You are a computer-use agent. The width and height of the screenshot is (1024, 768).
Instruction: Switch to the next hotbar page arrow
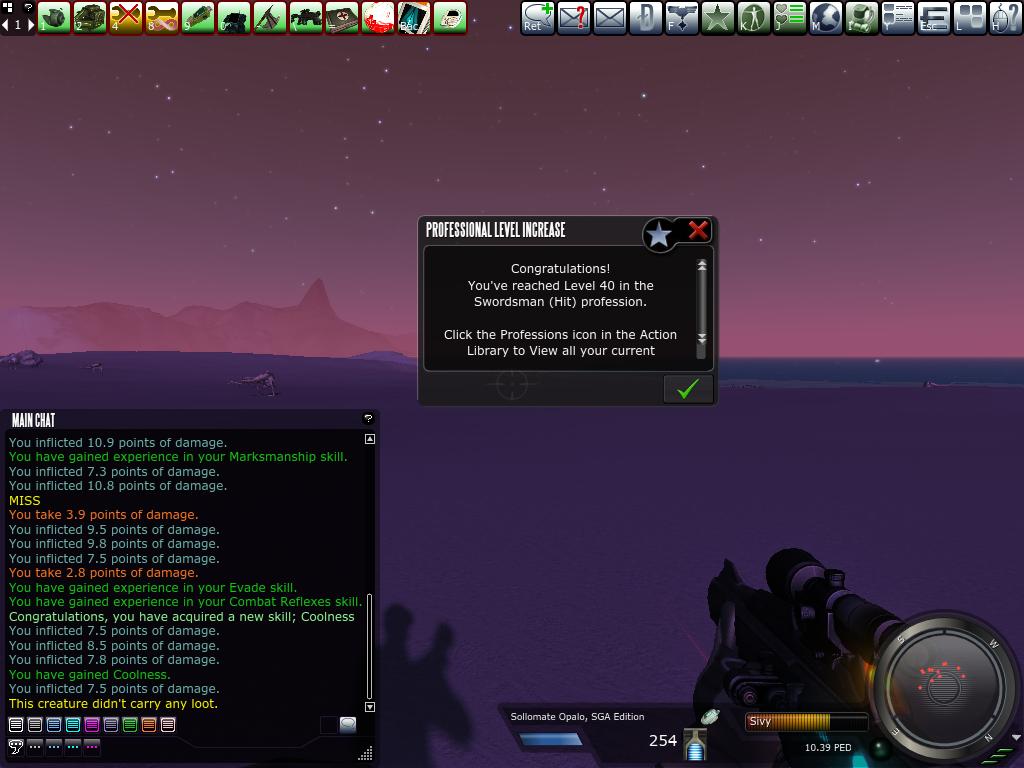[30, 24]
